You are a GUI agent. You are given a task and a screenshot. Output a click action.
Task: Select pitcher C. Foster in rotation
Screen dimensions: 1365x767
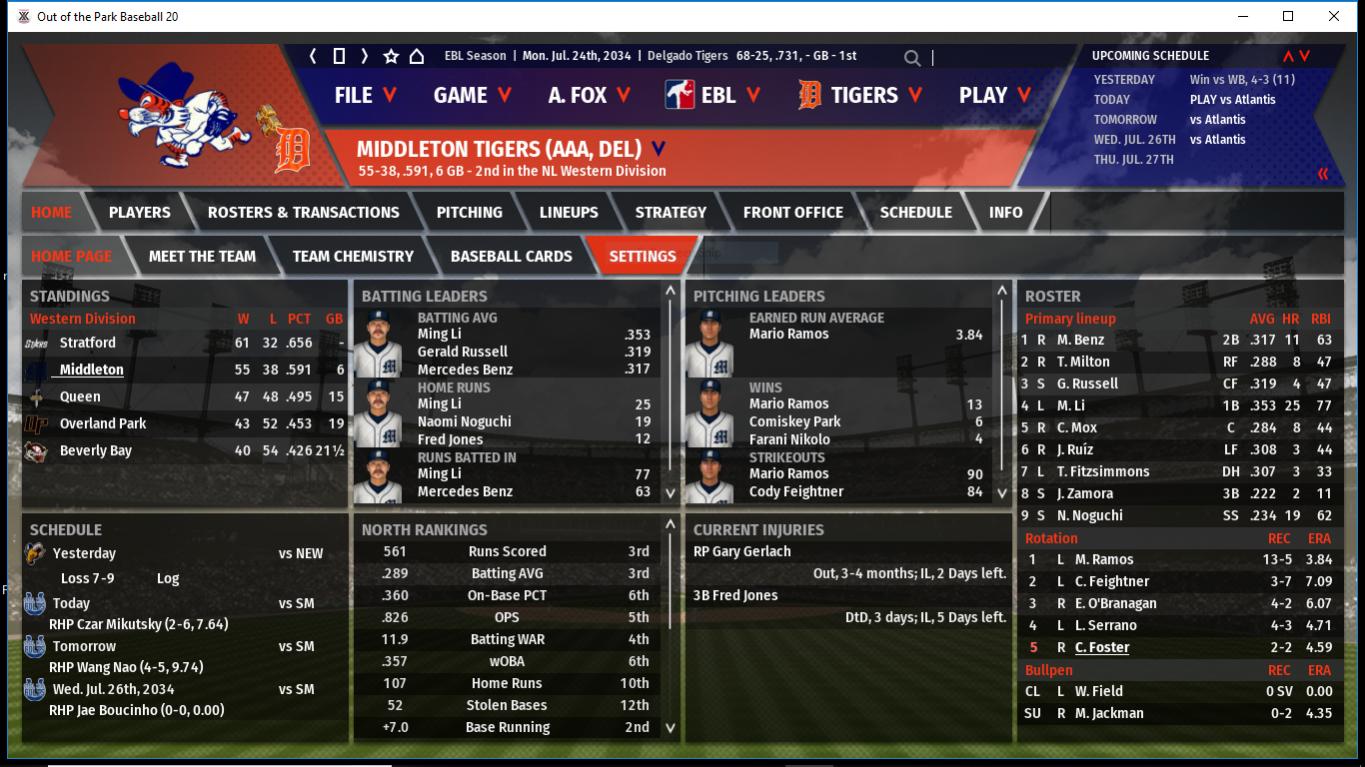(x=1102, y=648)
